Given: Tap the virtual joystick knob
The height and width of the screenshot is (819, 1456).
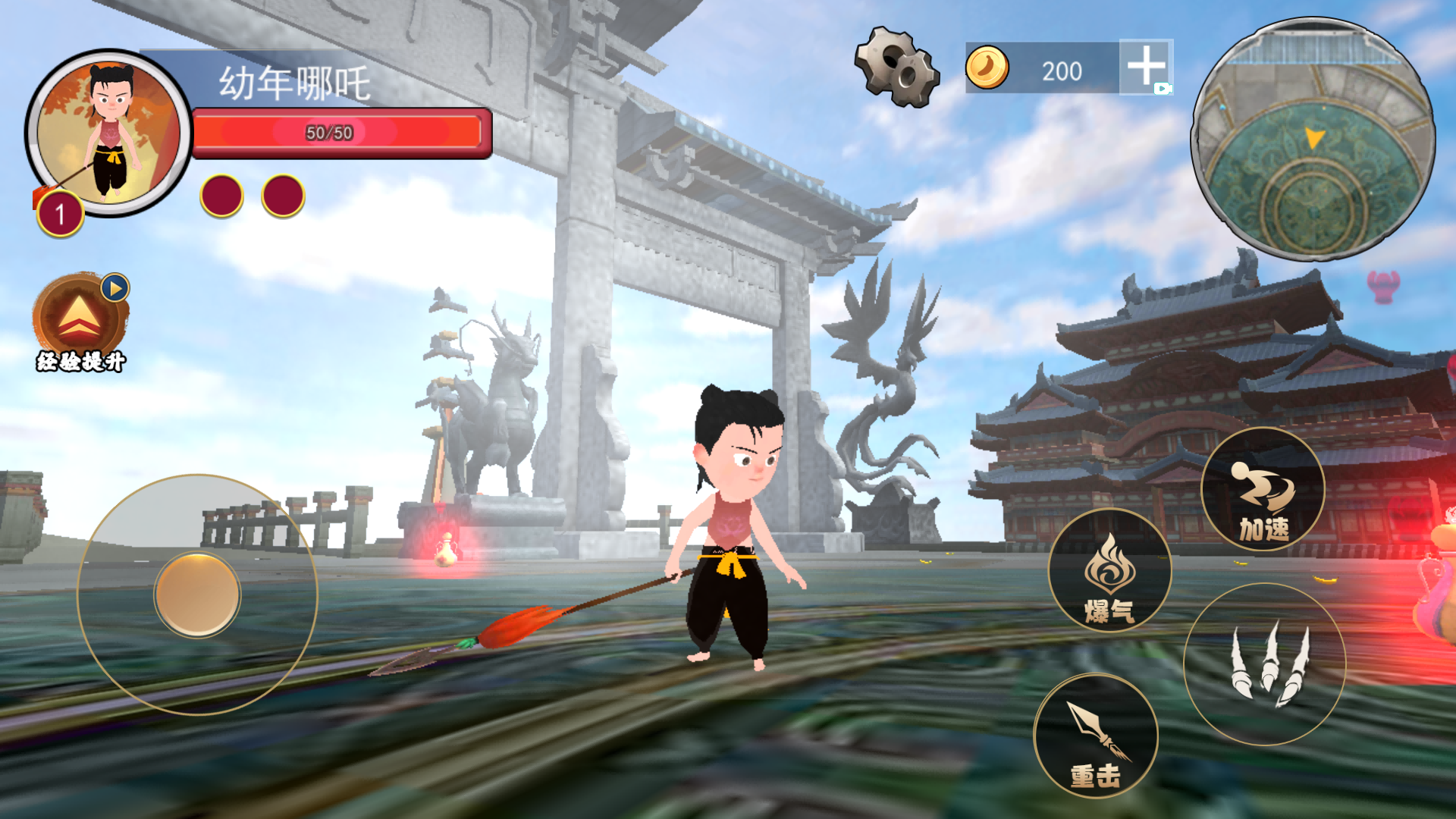Looking at the screenshot, I should [197, 595].
